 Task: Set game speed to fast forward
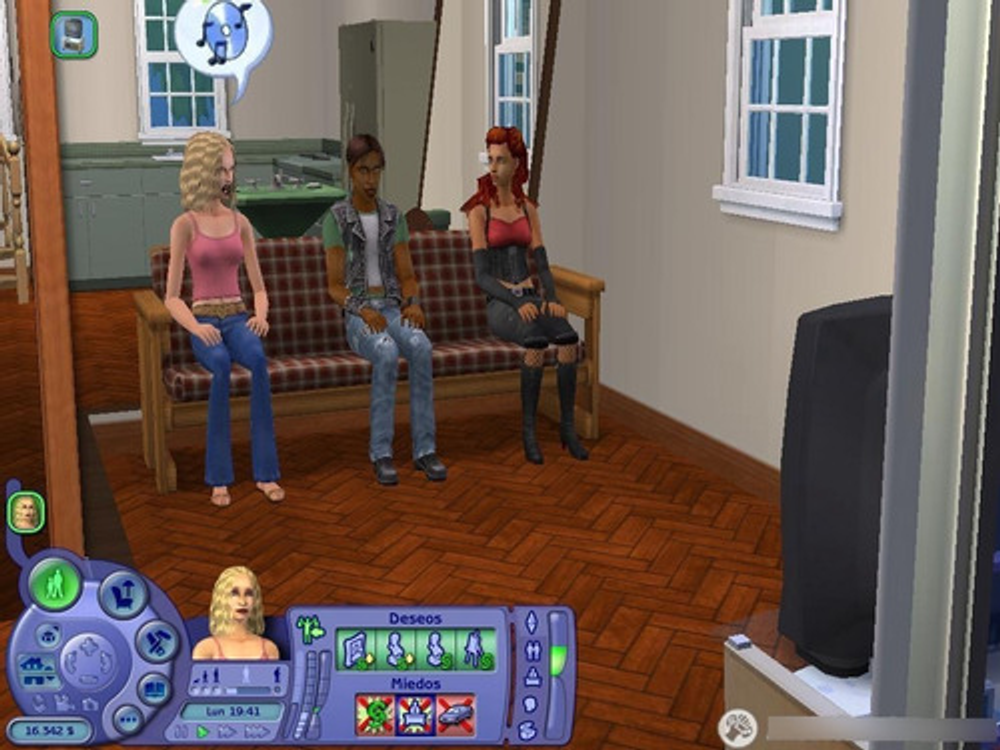[x=227, y=733]
